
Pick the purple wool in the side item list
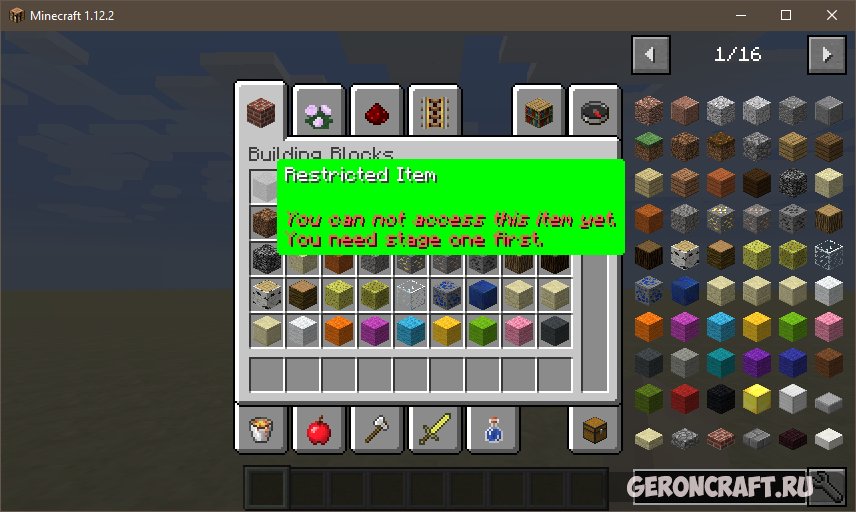[x=756, y=363]
